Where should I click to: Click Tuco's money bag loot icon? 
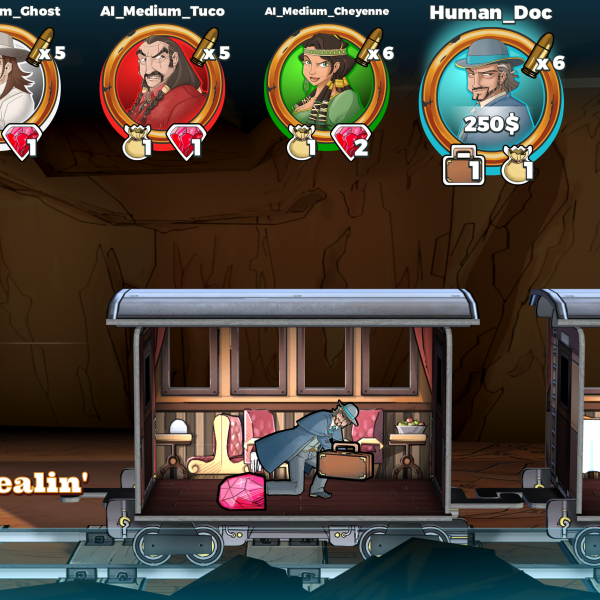click(x=138, y=146)
